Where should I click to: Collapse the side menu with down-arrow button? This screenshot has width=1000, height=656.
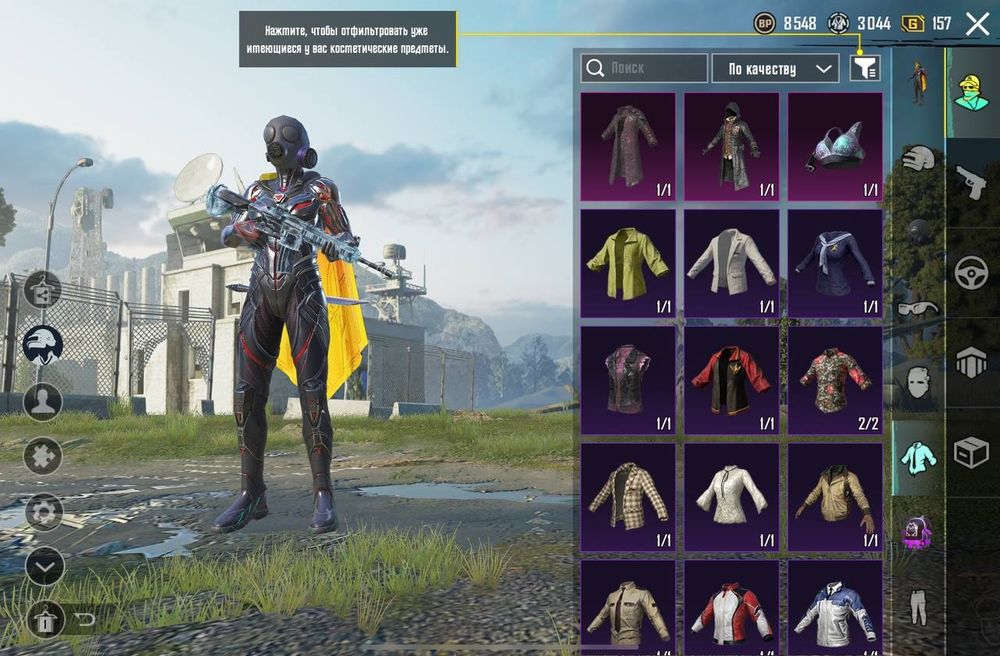coord(43,567)
